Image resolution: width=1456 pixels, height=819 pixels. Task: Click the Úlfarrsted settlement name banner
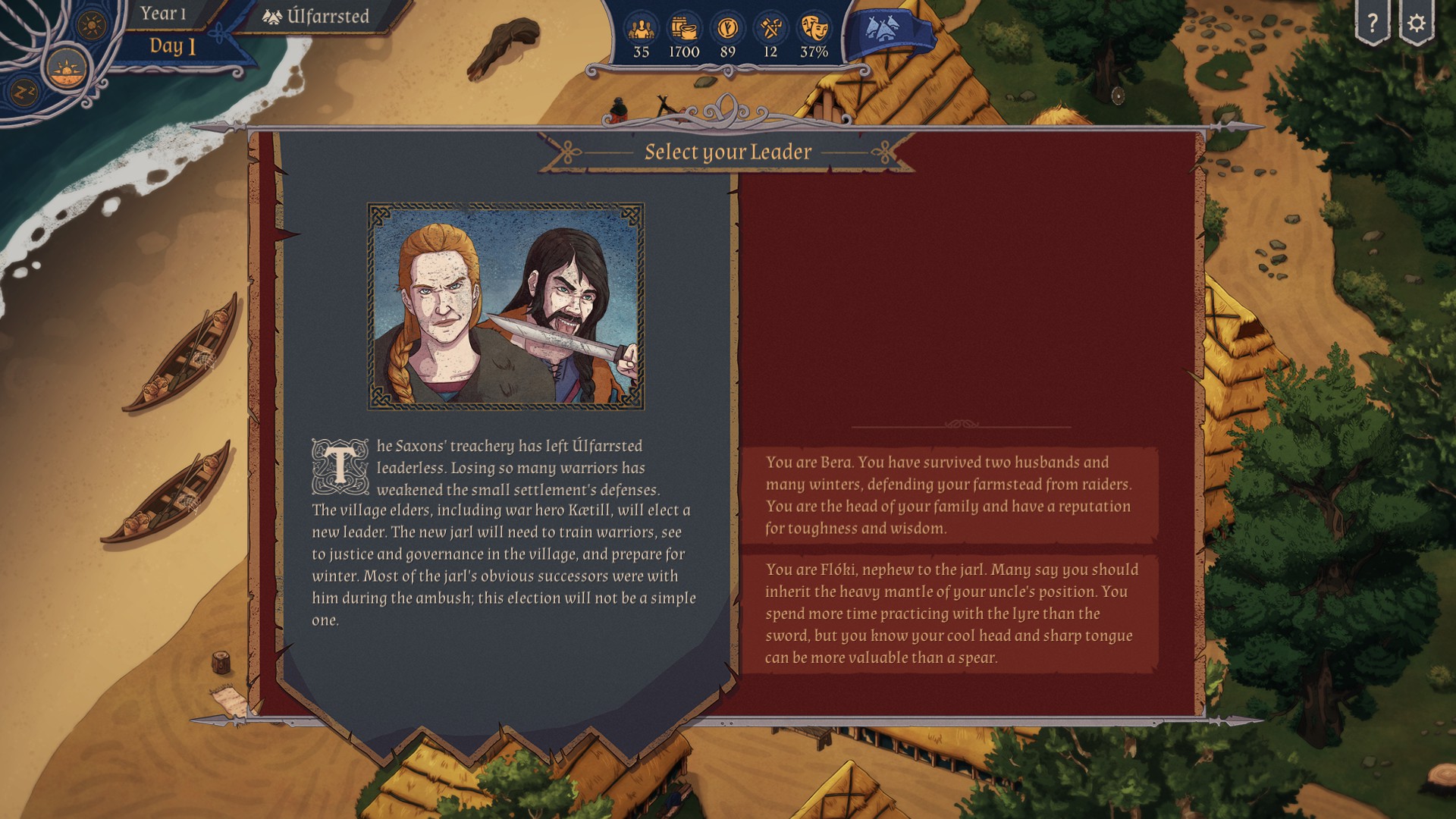coord(317,17)
